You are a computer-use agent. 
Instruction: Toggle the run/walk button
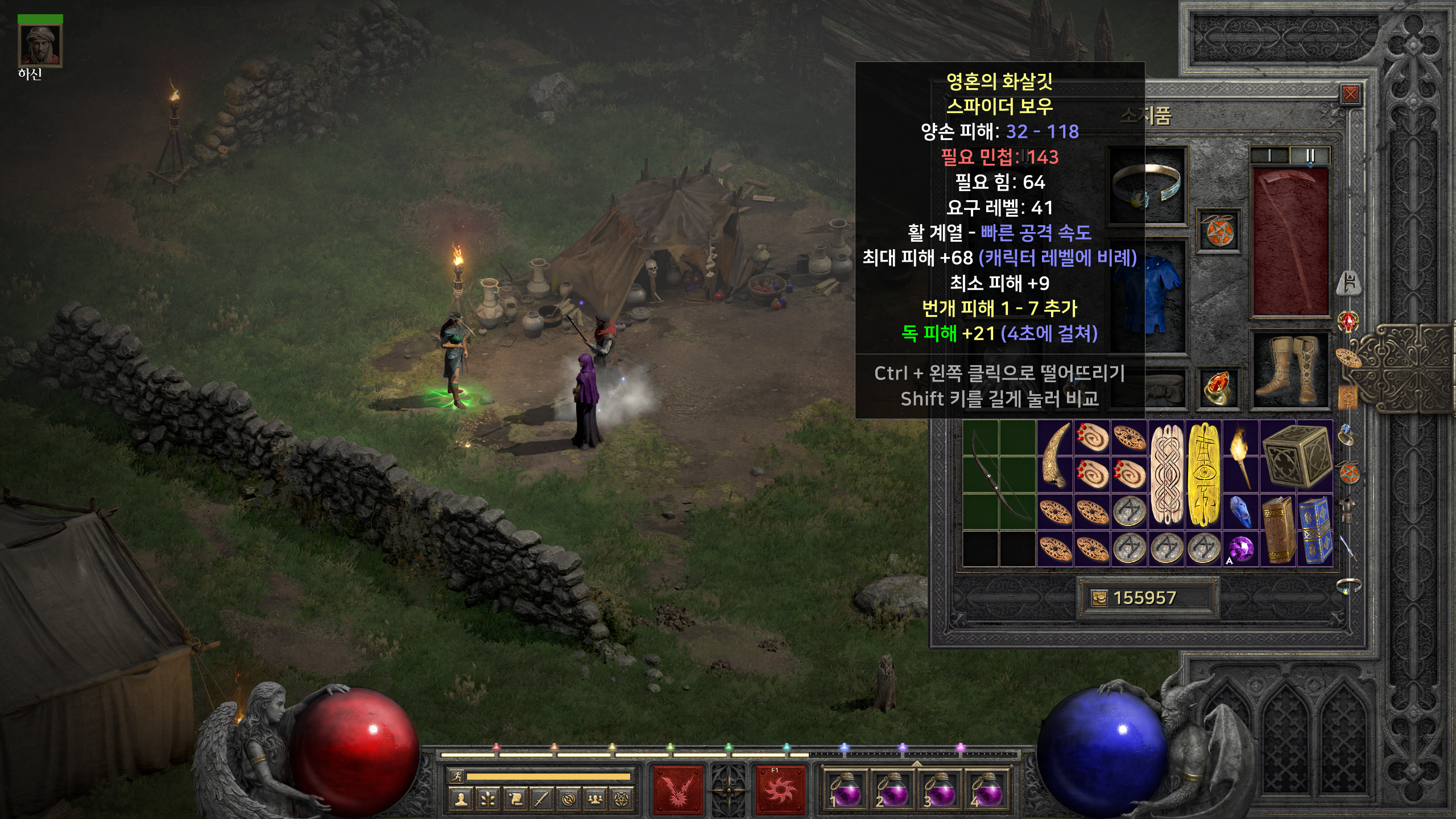456,776
